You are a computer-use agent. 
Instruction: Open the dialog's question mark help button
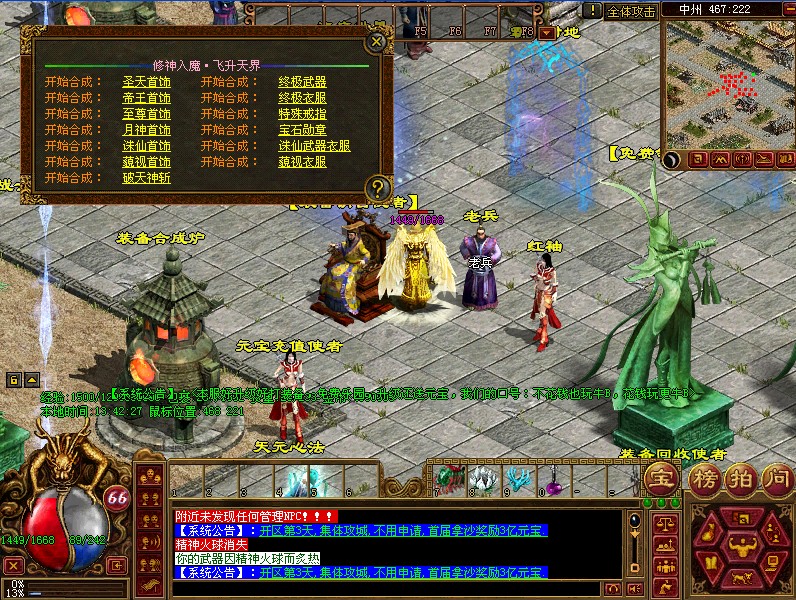(x=376, y=187)
